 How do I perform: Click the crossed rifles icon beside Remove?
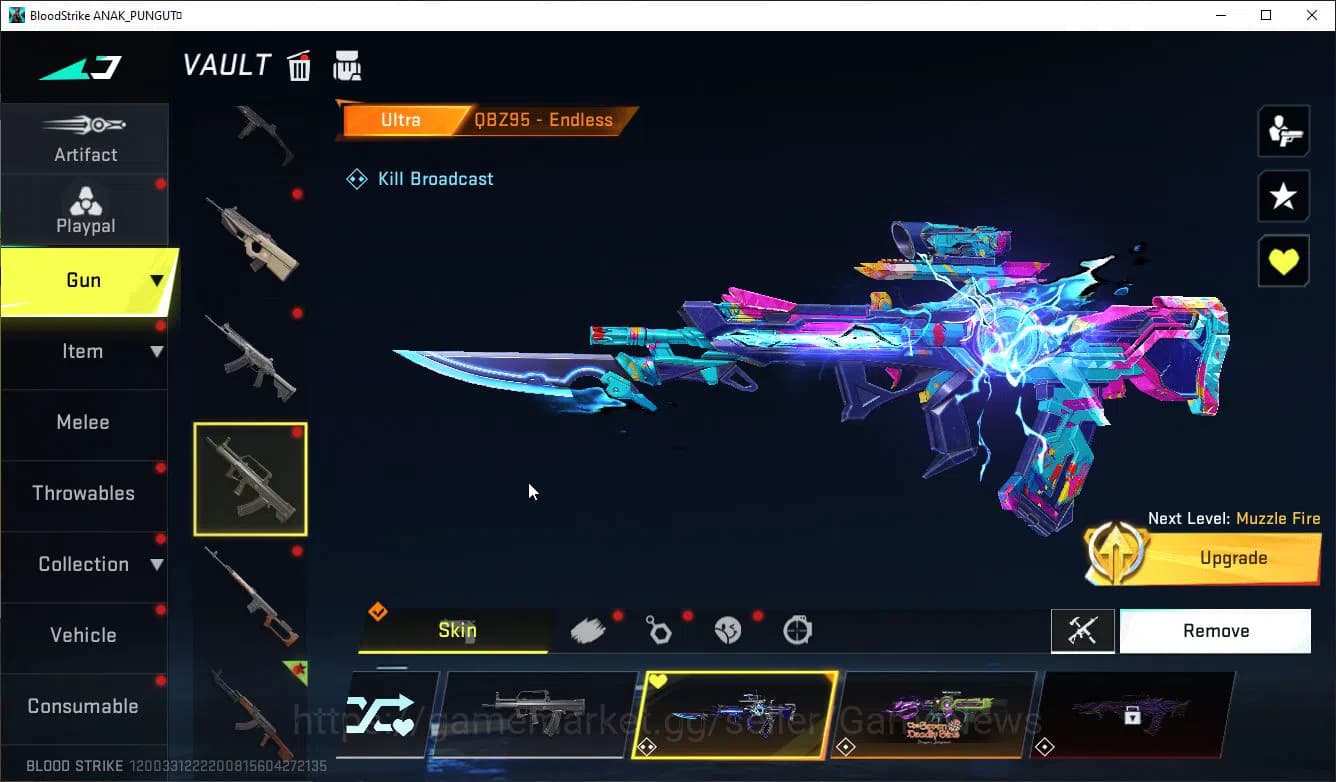[x=1083, y=630]
